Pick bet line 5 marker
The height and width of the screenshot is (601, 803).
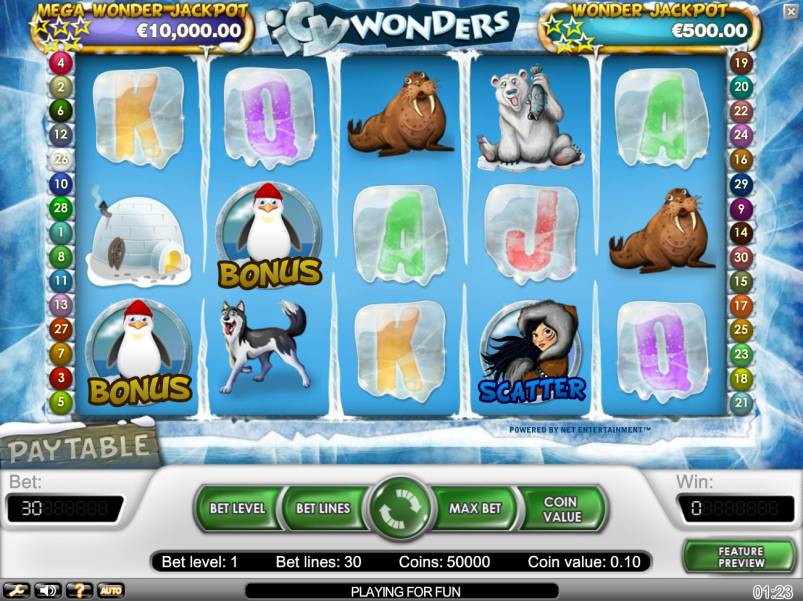(x=61, y=403)
